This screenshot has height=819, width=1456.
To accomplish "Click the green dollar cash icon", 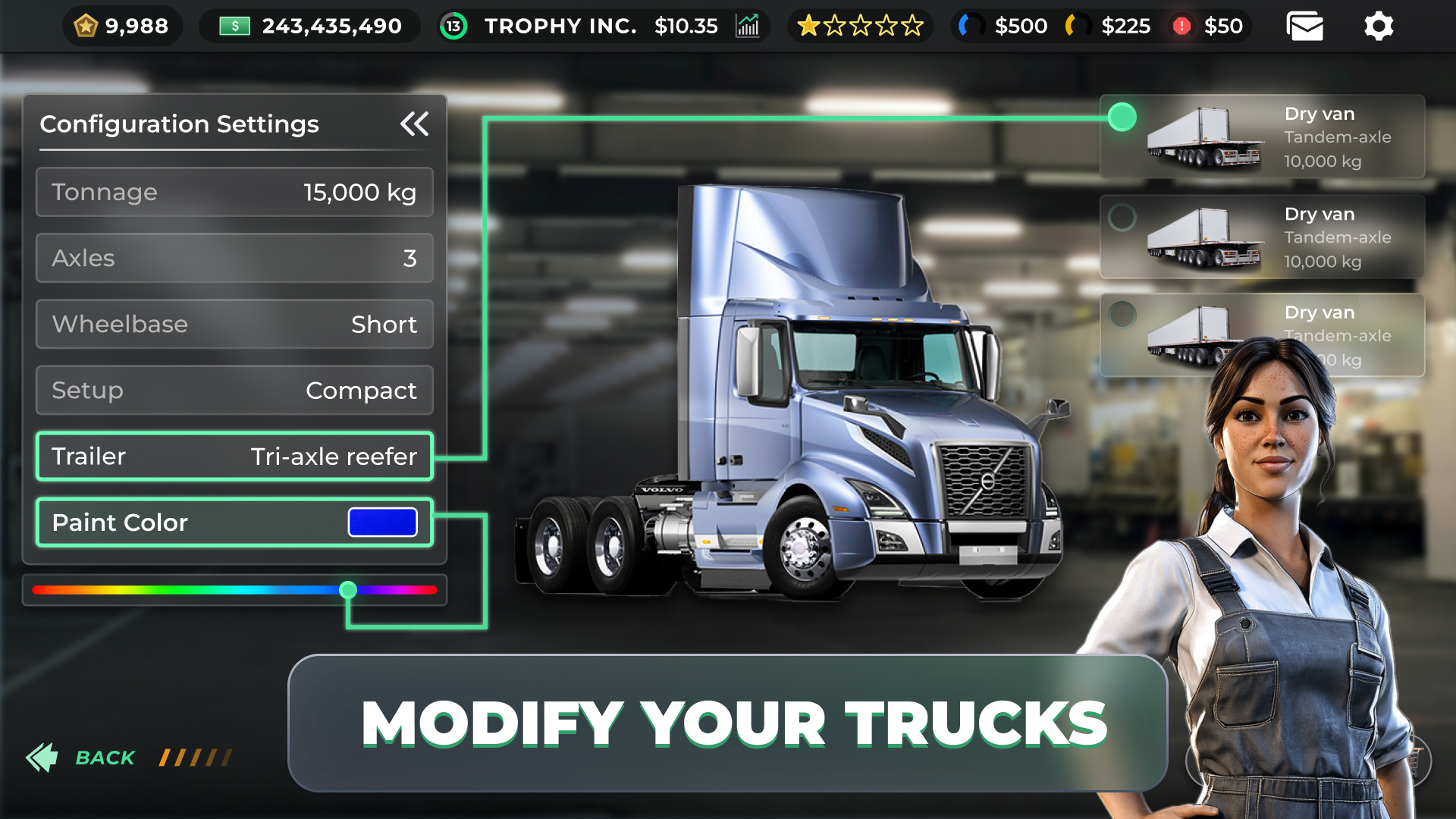I will [234, 25].
